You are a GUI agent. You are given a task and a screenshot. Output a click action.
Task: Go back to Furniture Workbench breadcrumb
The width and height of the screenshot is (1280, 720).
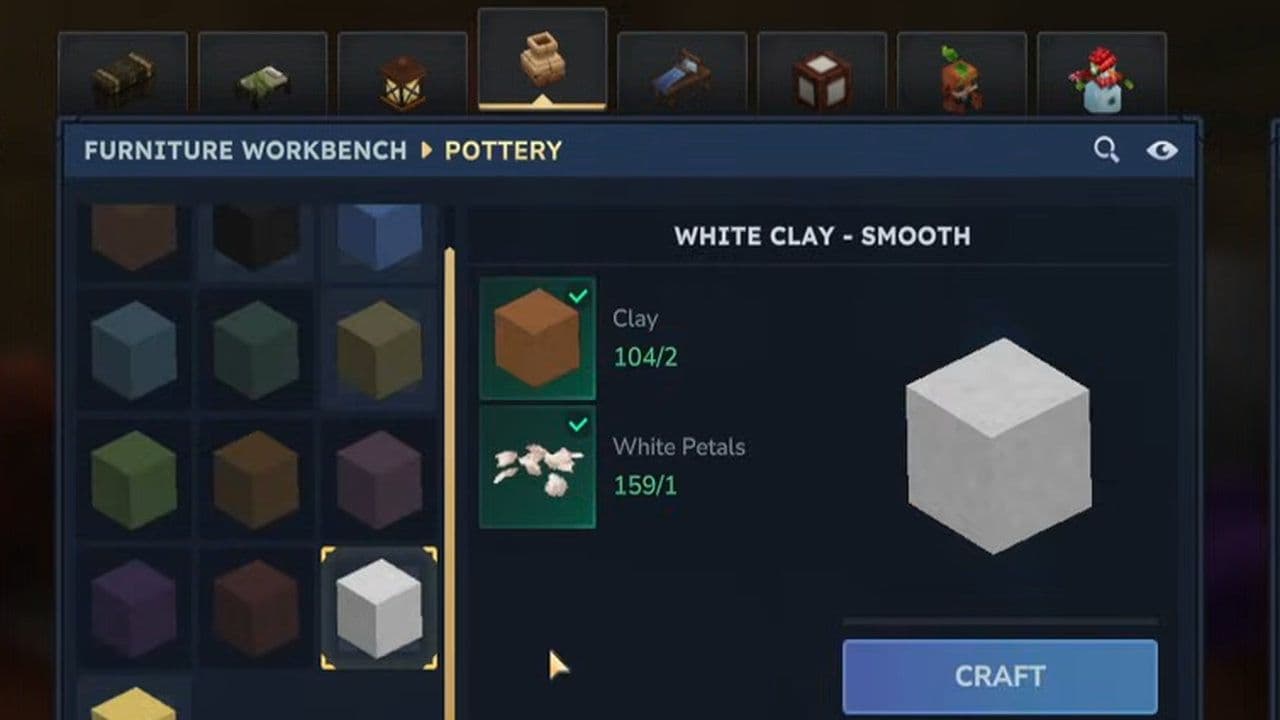[x=245, y=151]
